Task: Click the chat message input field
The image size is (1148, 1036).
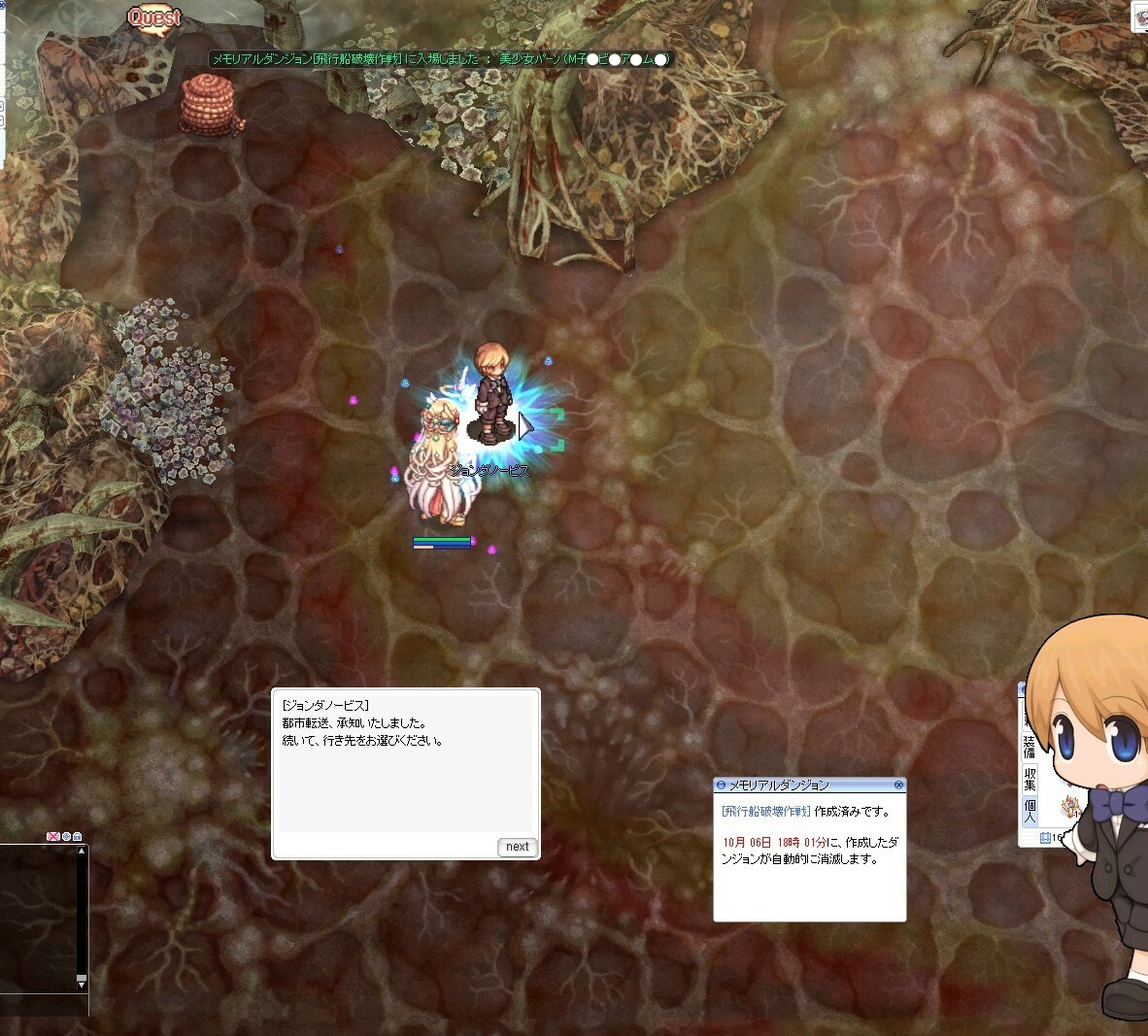Action: [39, 1003]
